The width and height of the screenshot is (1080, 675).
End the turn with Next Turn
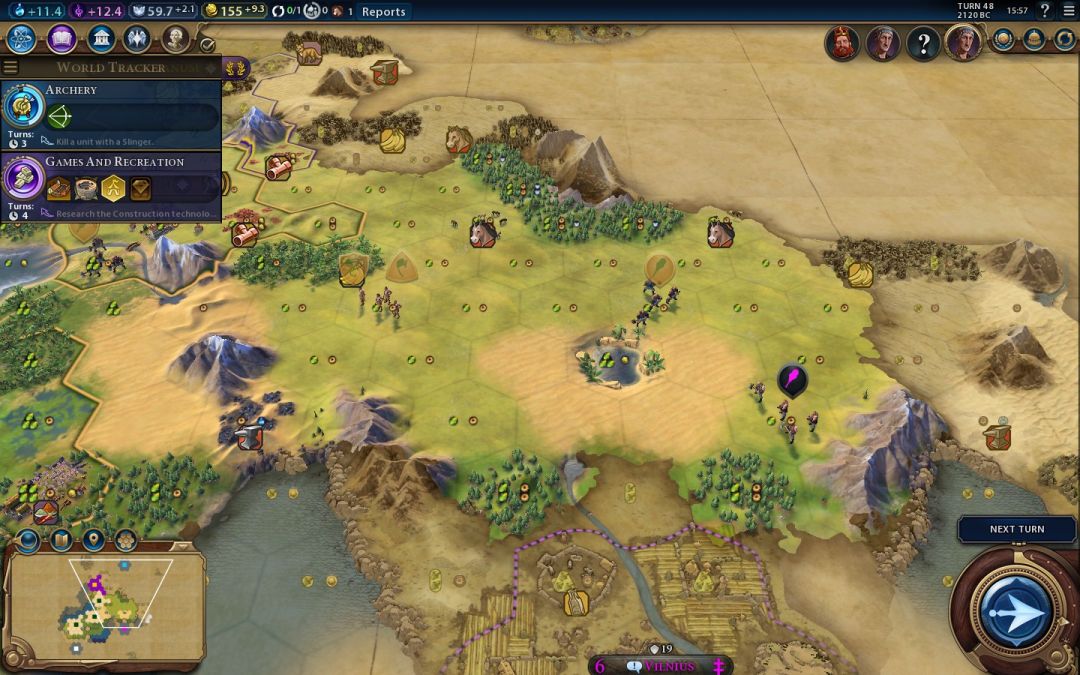tap(1016, 529)
